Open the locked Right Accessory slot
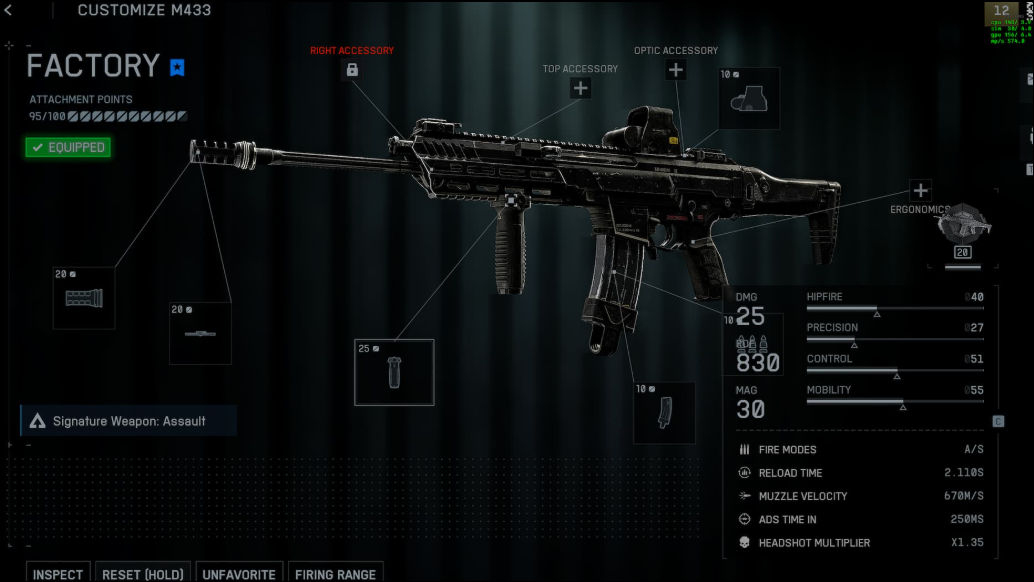This screenshot has height=582, width=1034. [x=352, y=69]
